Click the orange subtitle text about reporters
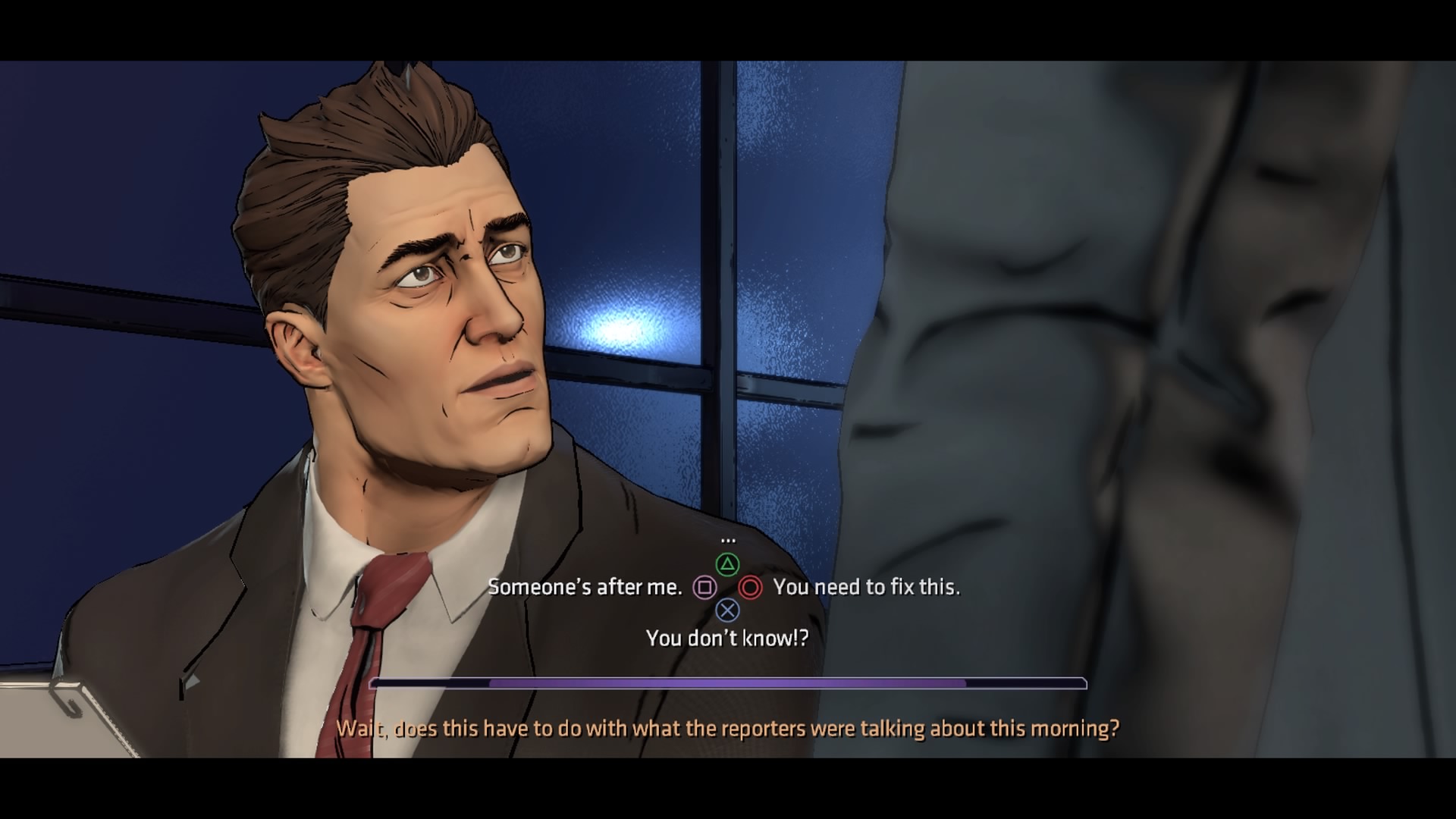Image resolution: width=1456 pixels, height=819 pixels. coord(728,727)
